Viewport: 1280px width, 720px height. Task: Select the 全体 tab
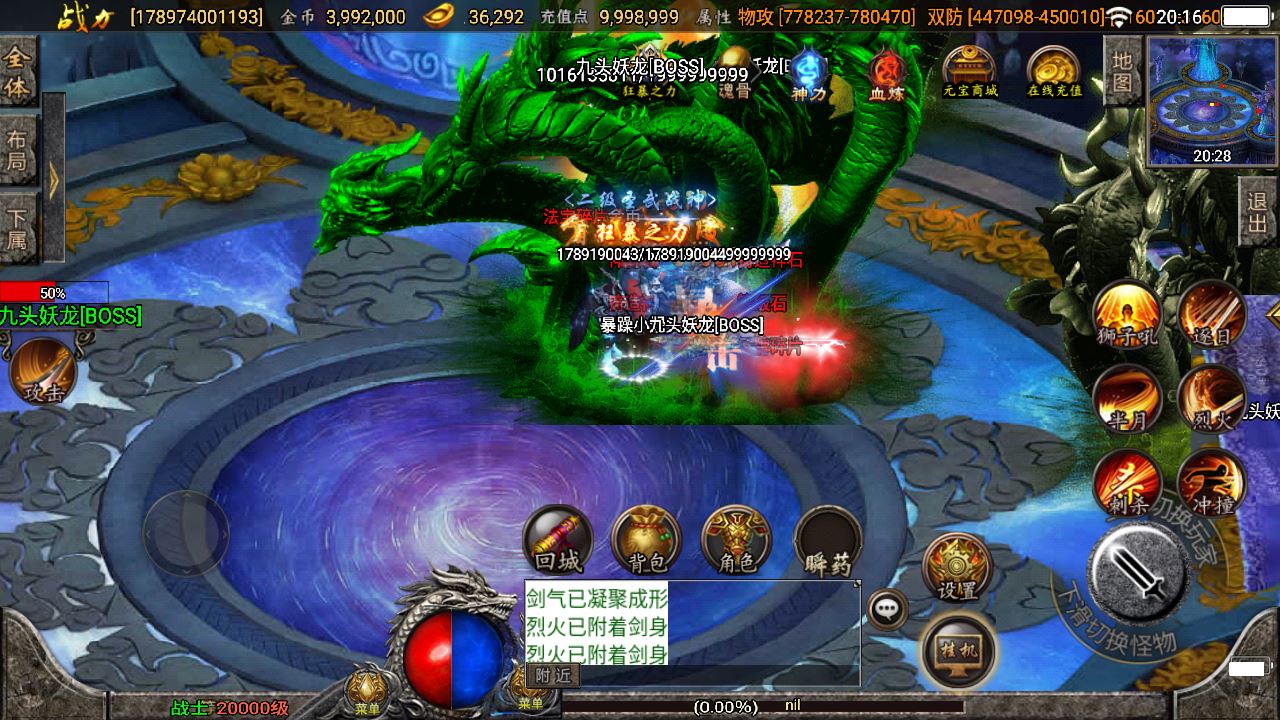point(18,71)
